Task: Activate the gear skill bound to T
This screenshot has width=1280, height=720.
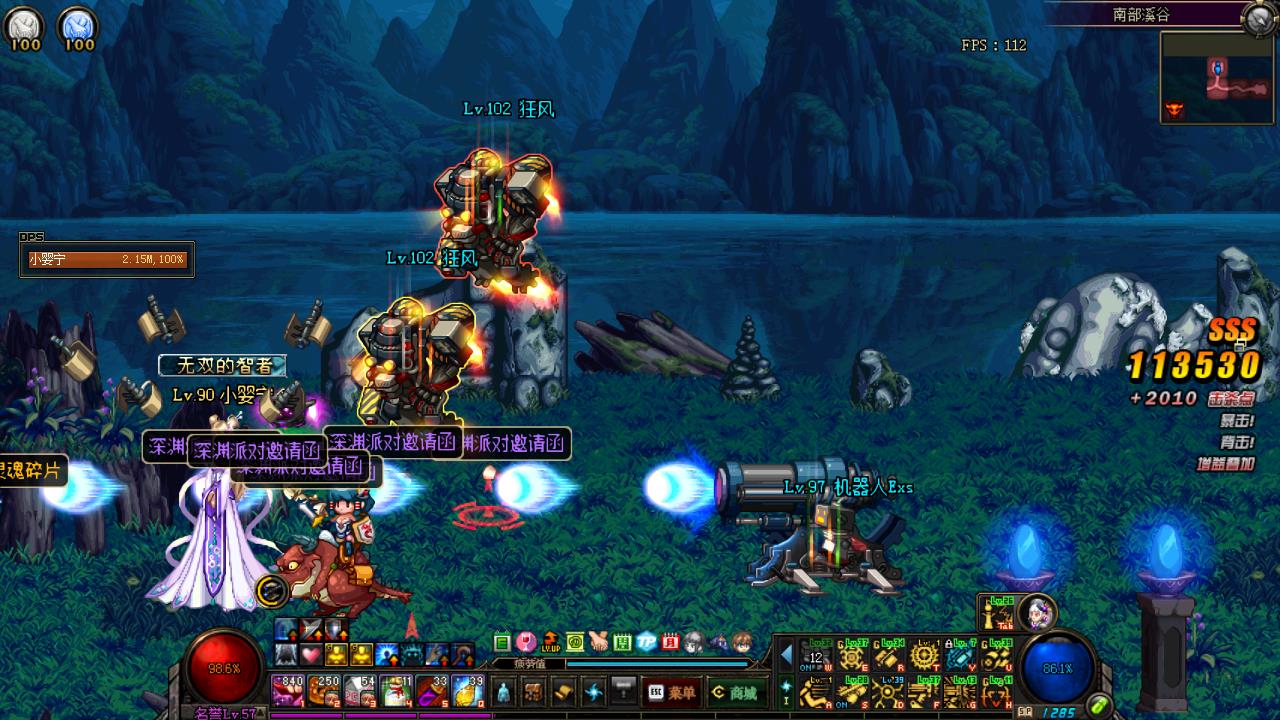Action: pyautogui.click(x=925, y=655)
